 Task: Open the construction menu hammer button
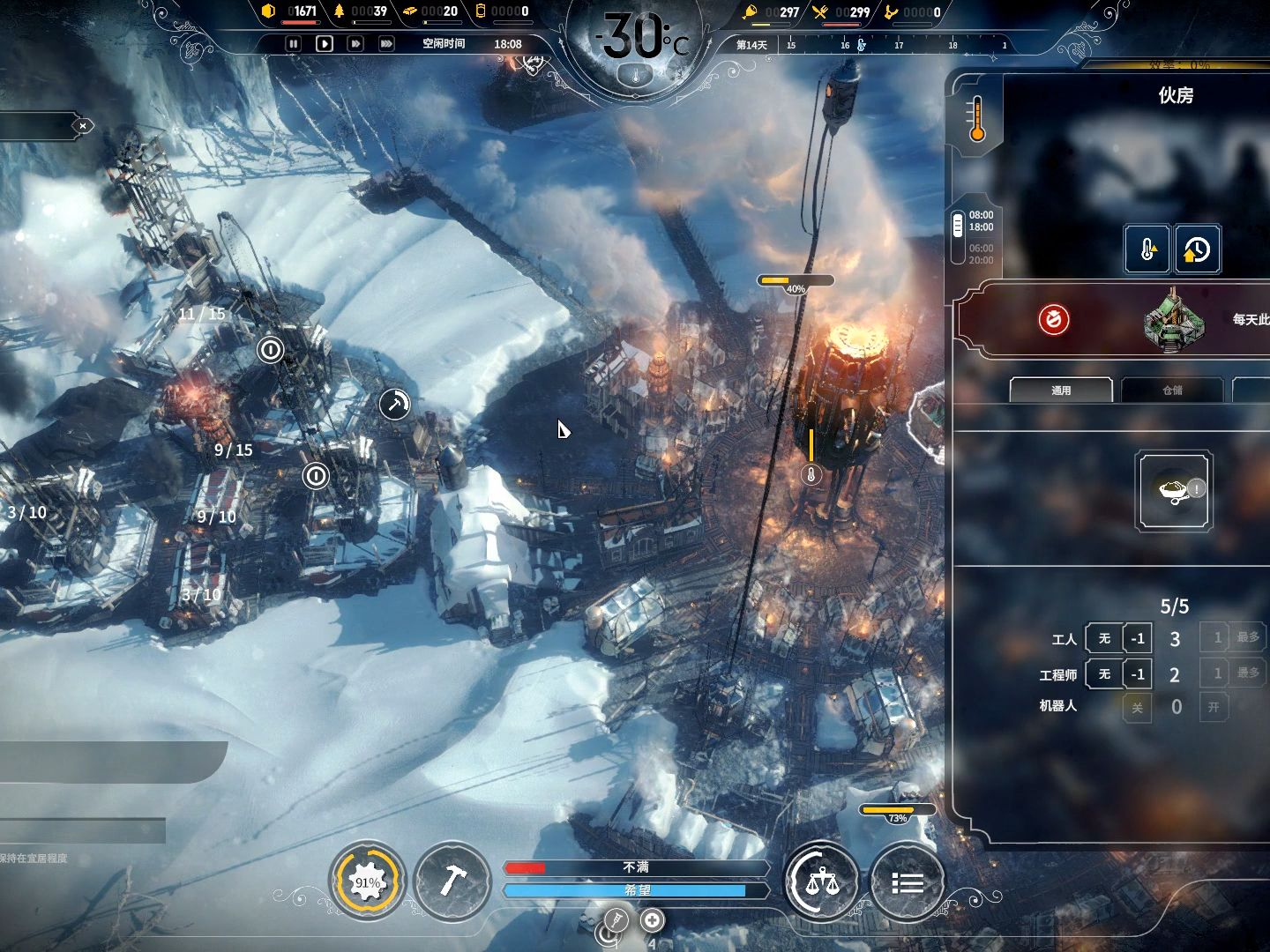(452, 880)
